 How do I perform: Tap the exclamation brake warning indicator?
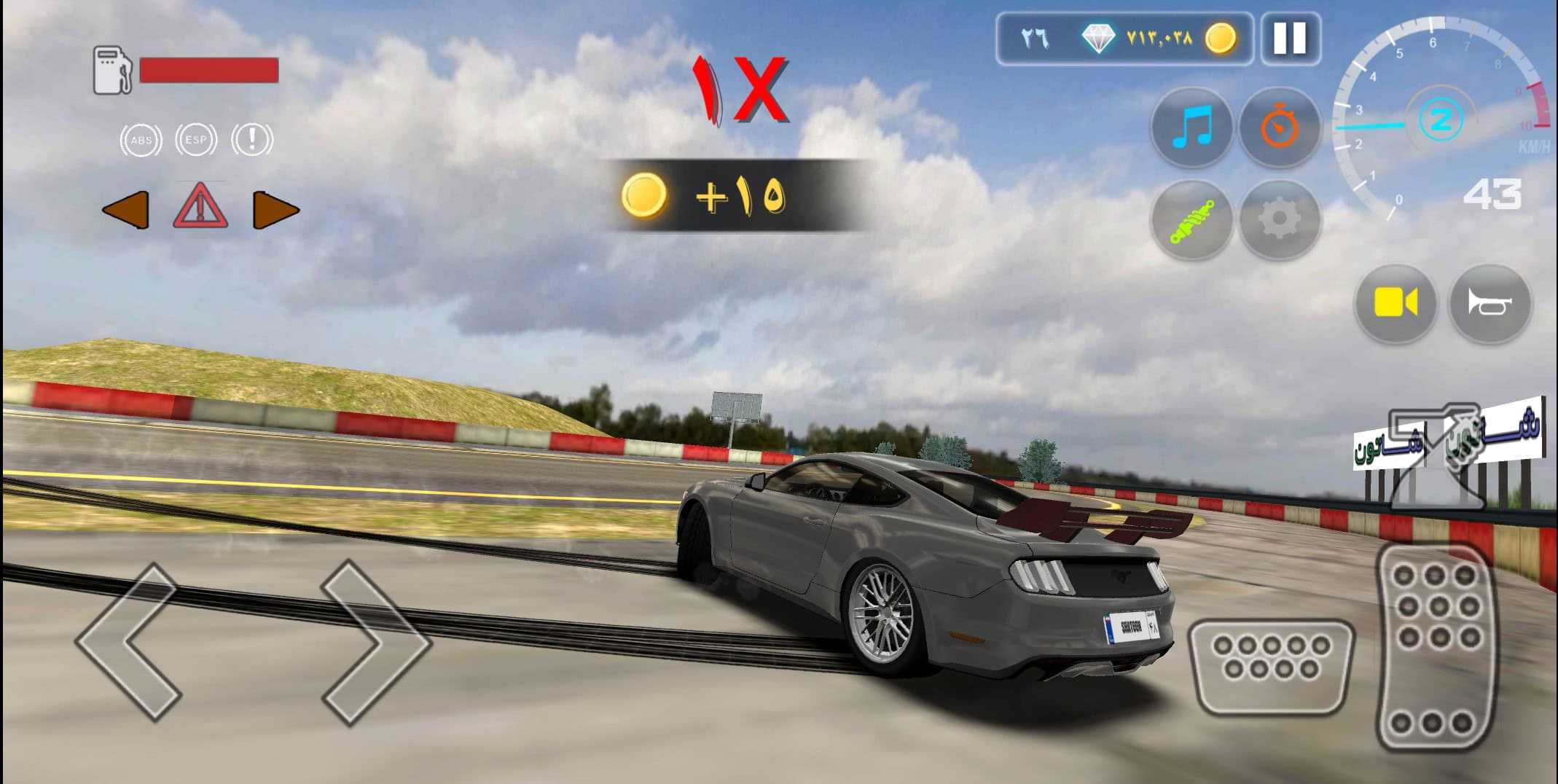click(252, 140)
